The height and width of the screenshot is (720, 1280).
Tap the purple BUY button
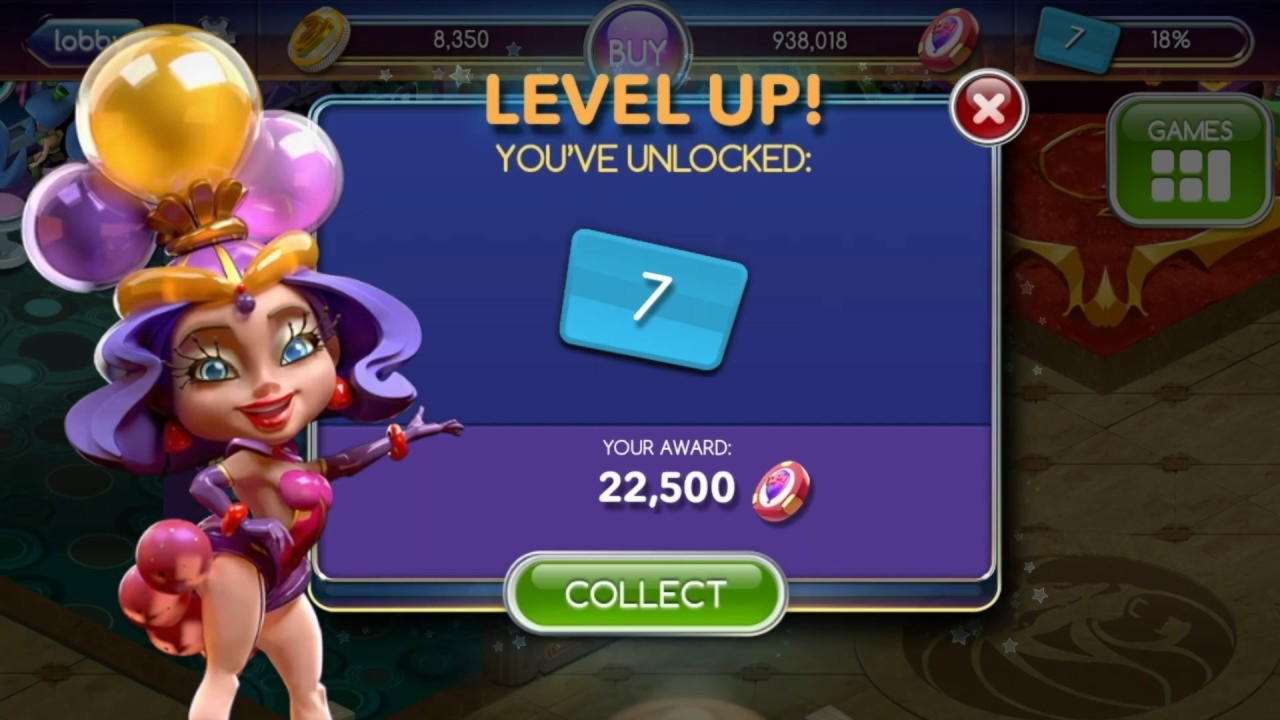(x=637, y=50)
